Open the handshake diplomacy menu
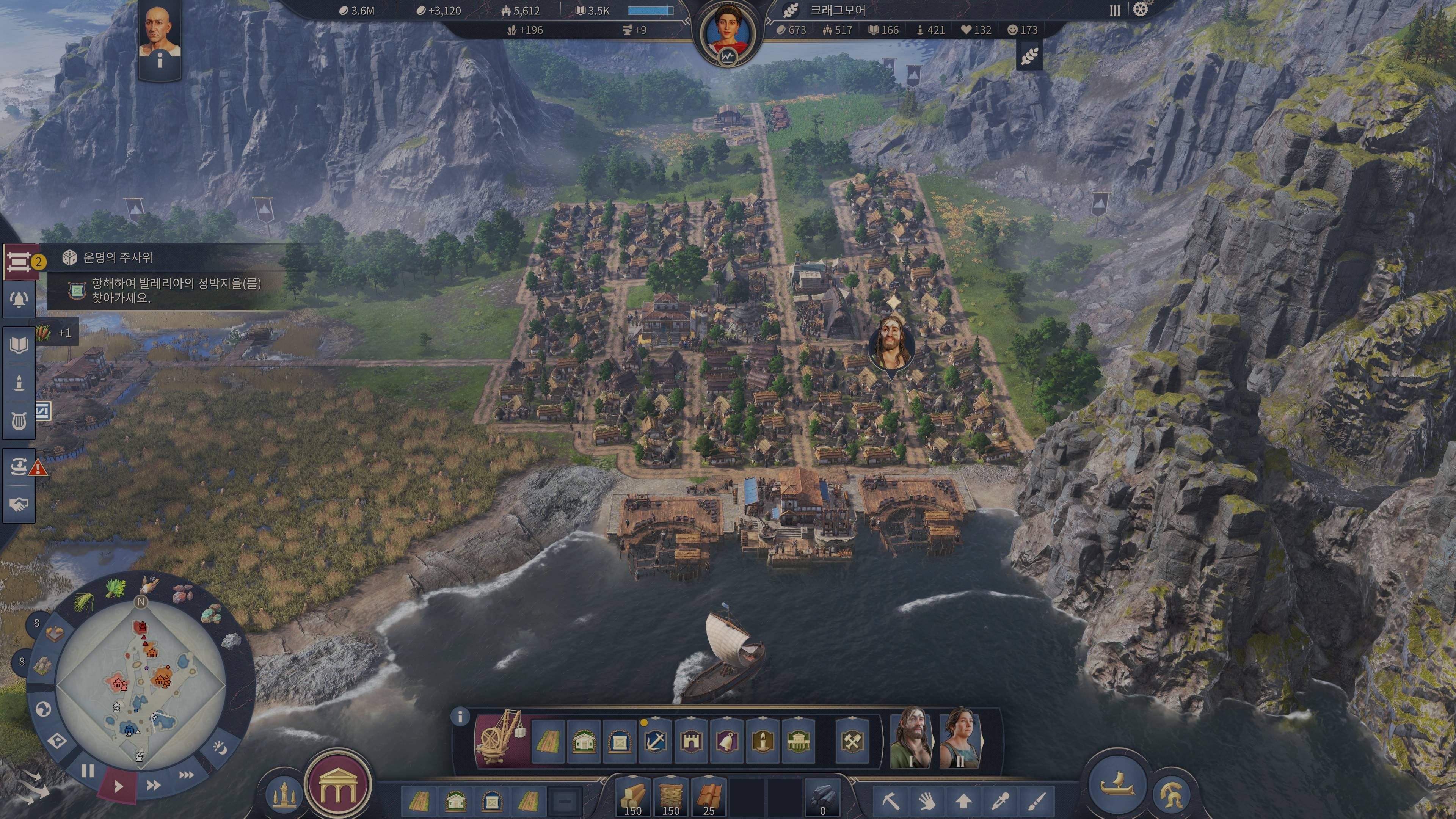 (x=19, y=504)
